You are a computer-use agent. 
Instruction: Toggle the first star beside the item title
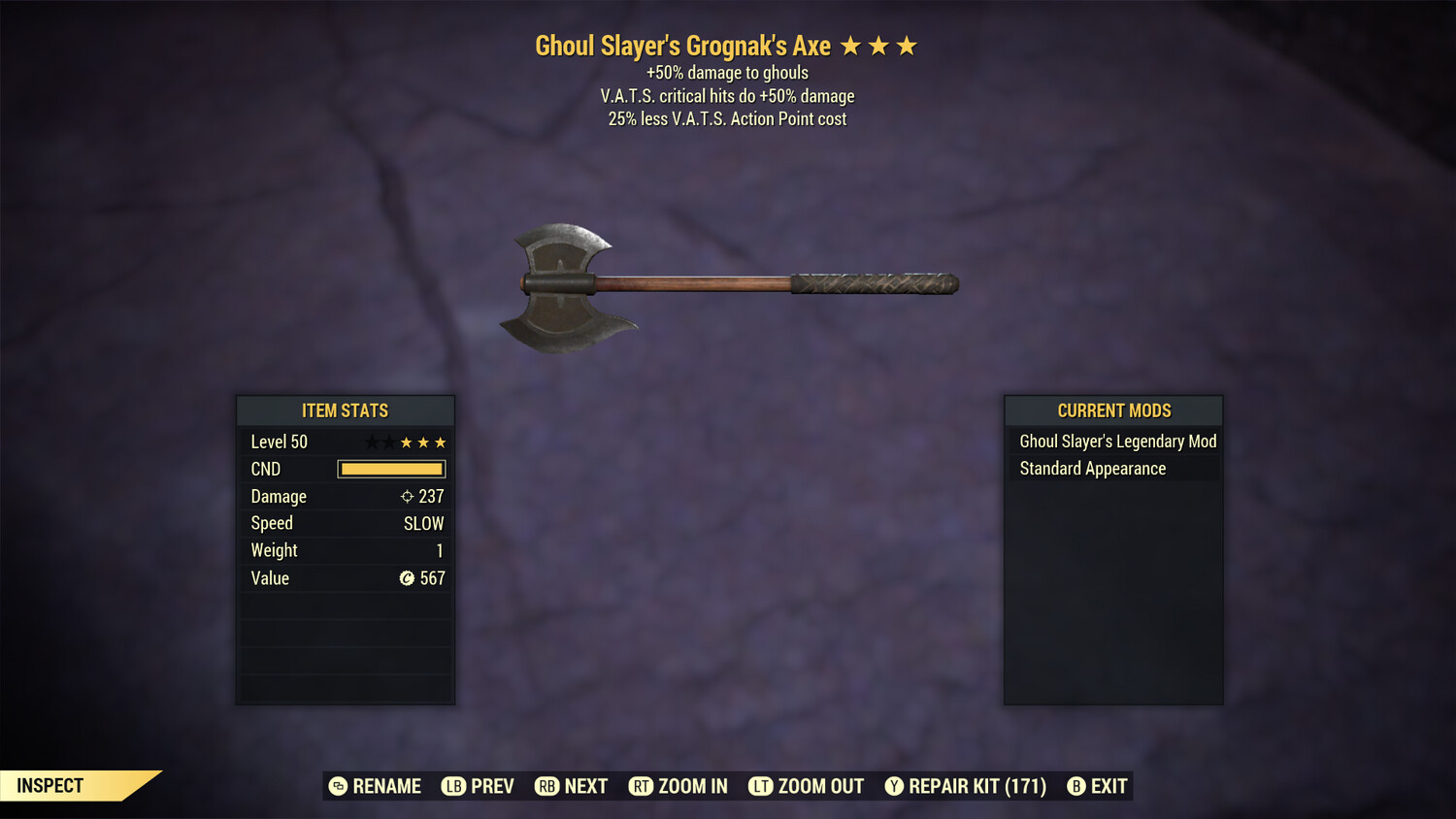coord(852,45)
